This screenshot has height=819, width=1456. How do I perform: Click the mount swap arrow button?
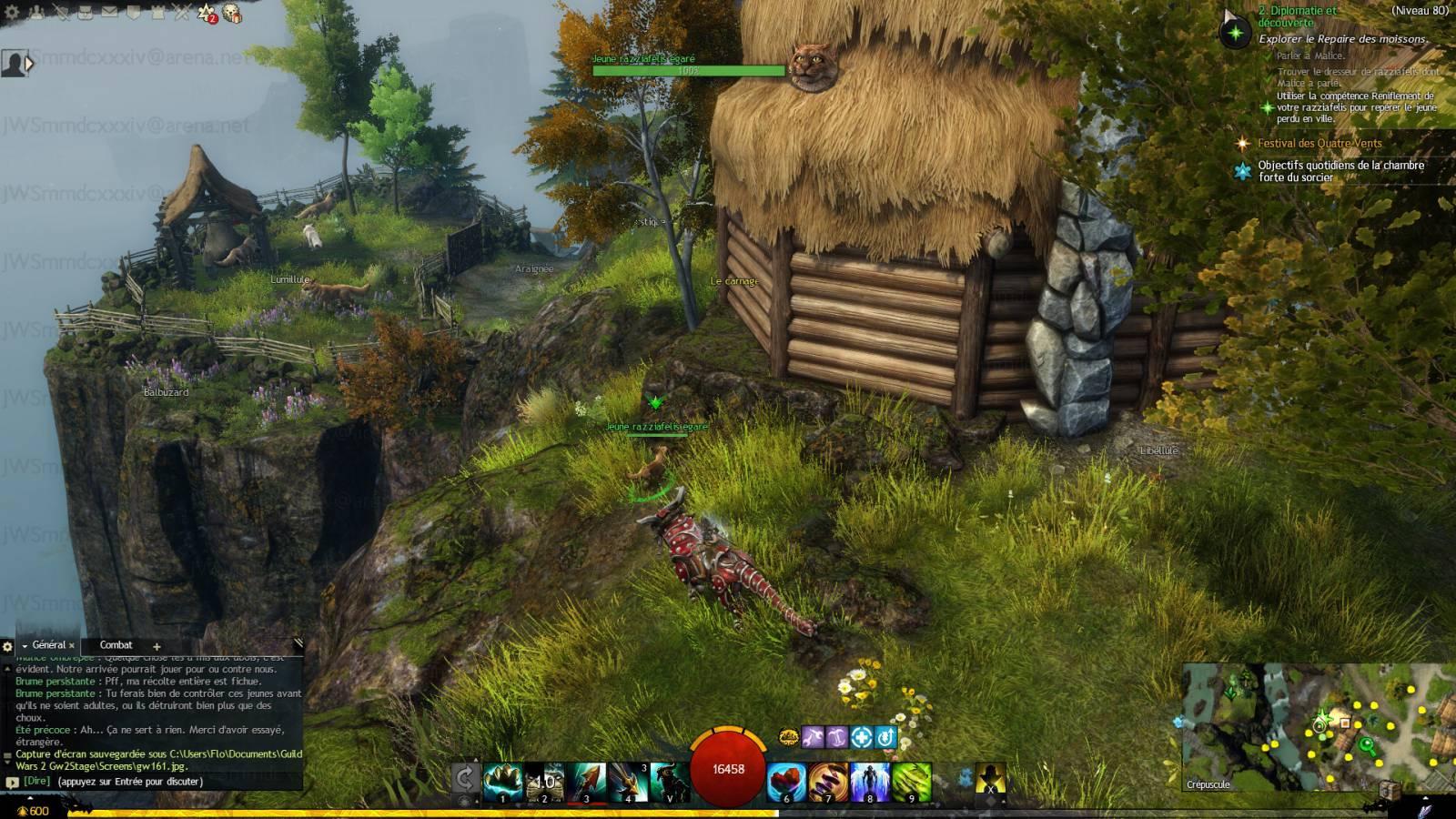point(465,780)
